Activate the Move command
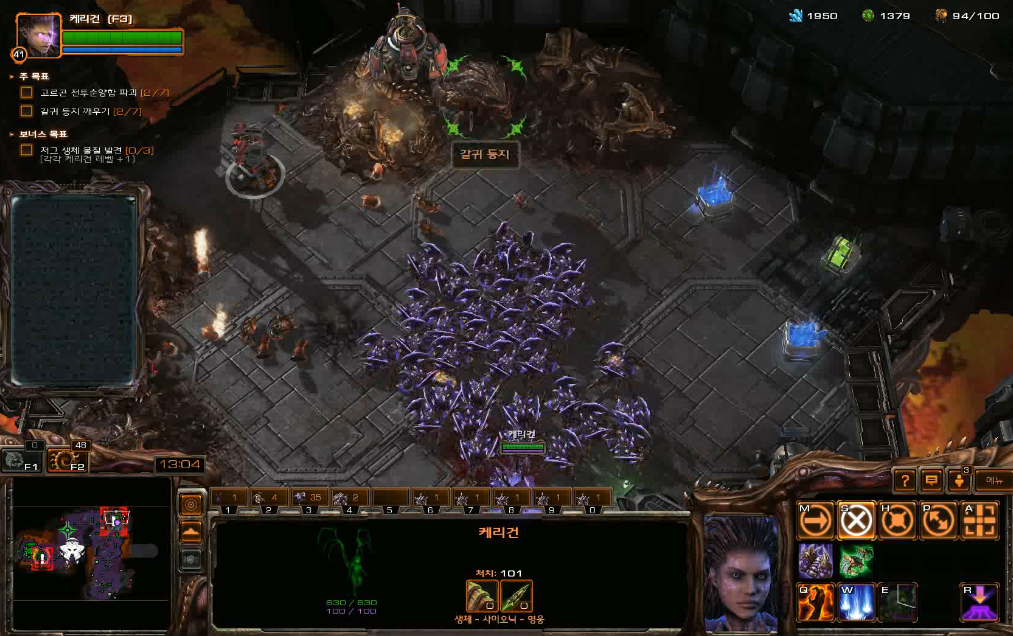The image size is (1013, 636). coord(816,521)
